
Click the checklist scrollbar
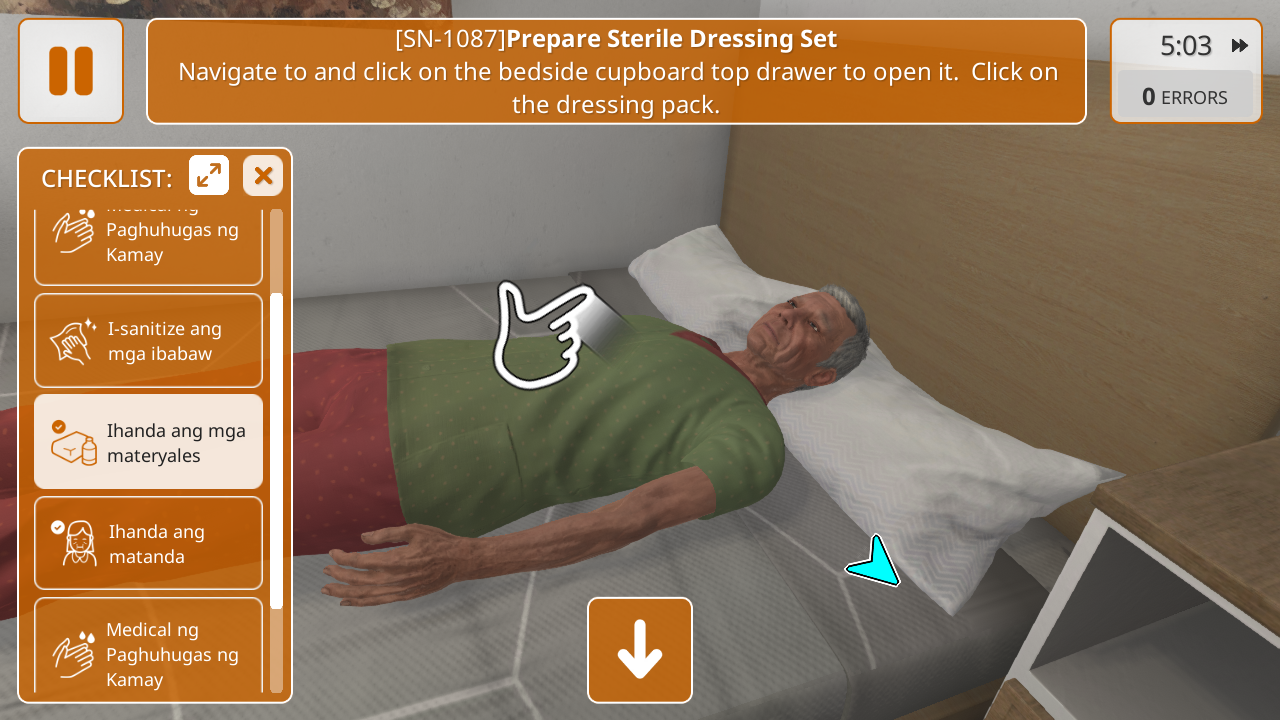coord(277,450)
